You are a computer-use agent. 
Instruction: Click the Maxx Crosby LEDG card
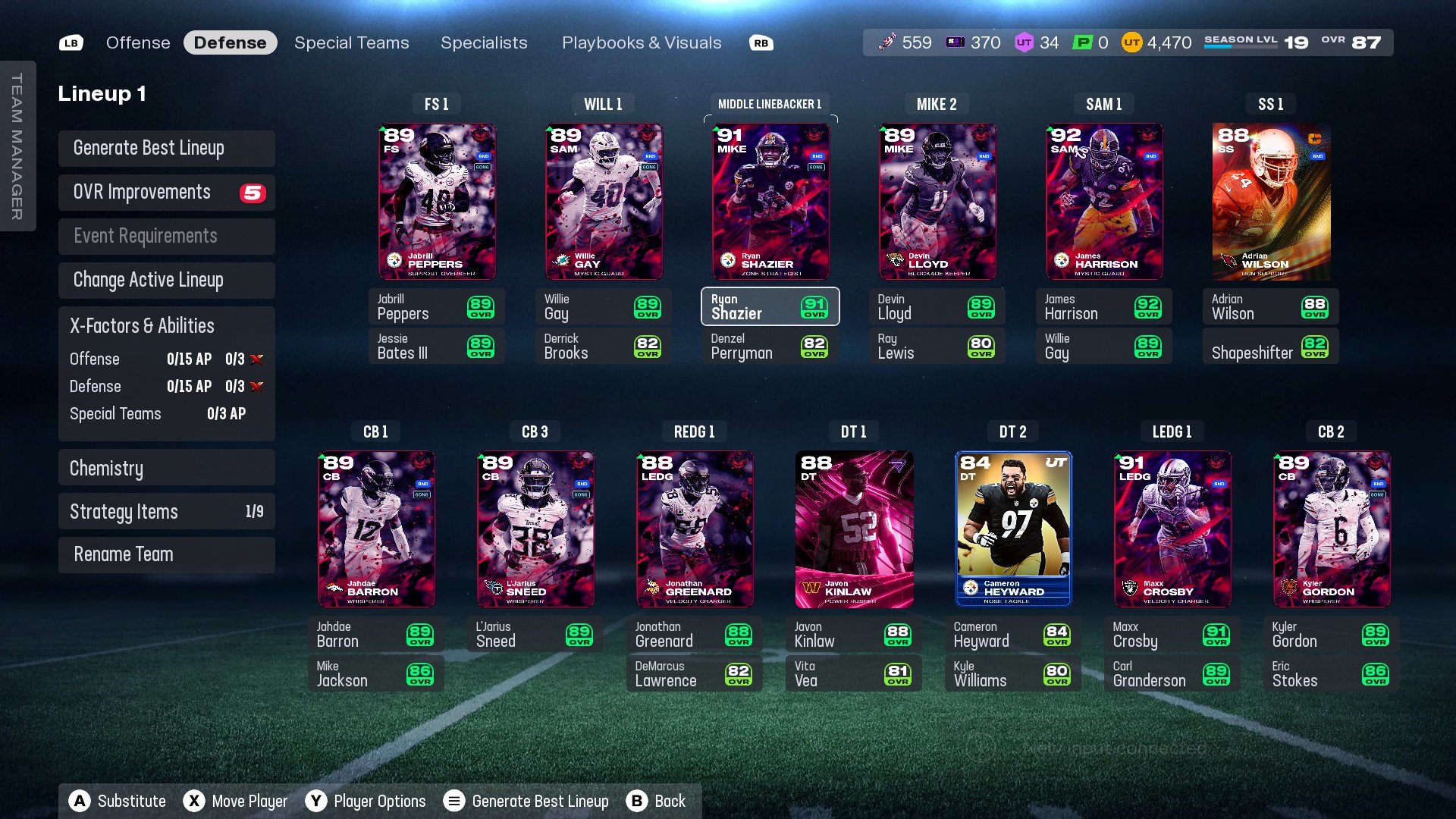(1172, 529)
